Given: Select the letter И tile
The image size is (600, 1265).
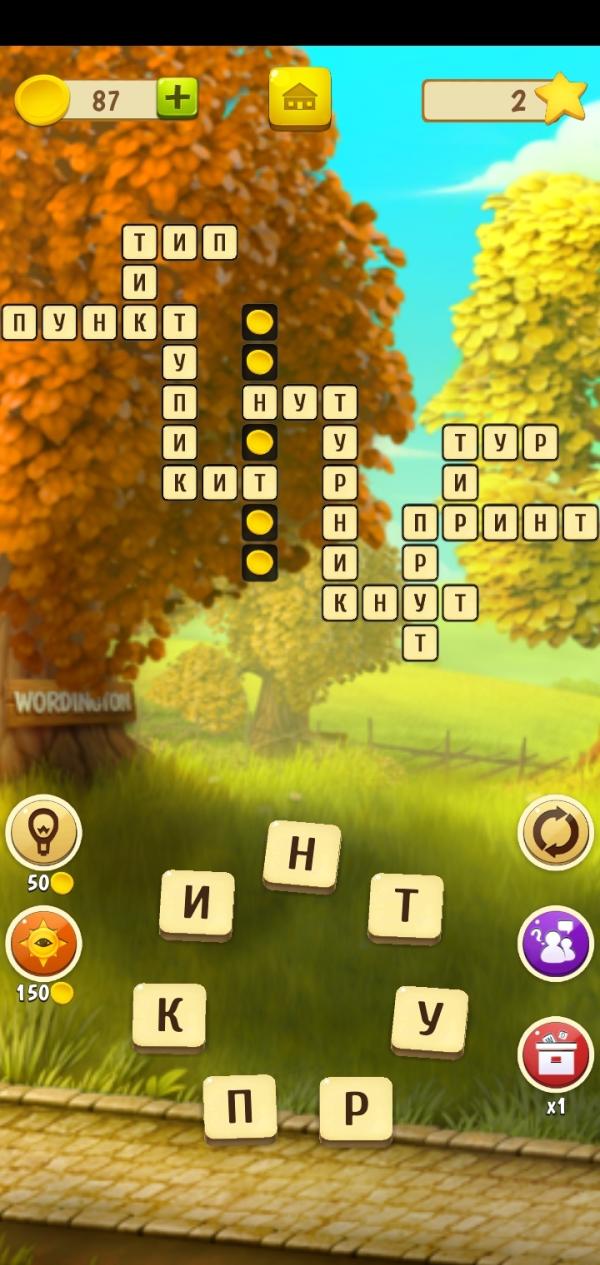Looking at the screenshot, I should coord(197,904).
